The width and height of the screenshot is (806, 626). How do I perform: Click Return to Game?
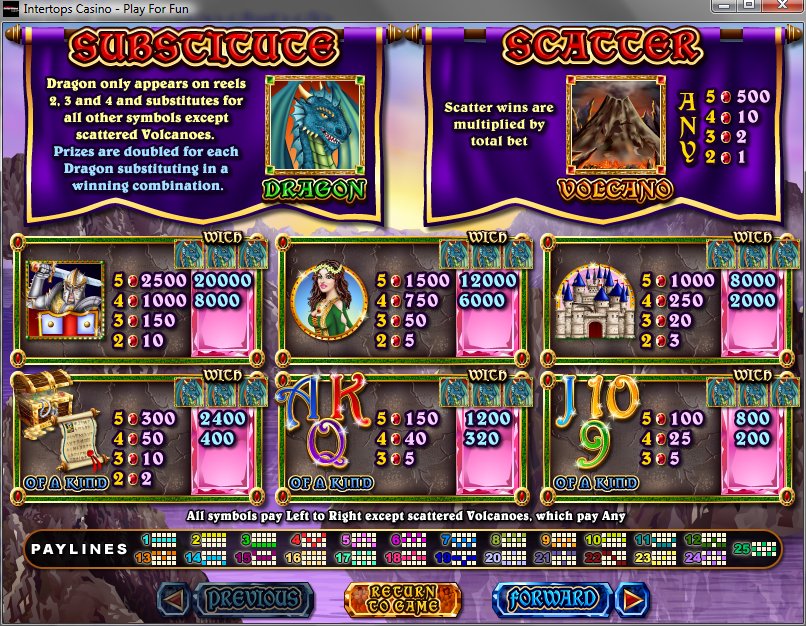coord(404,599)
